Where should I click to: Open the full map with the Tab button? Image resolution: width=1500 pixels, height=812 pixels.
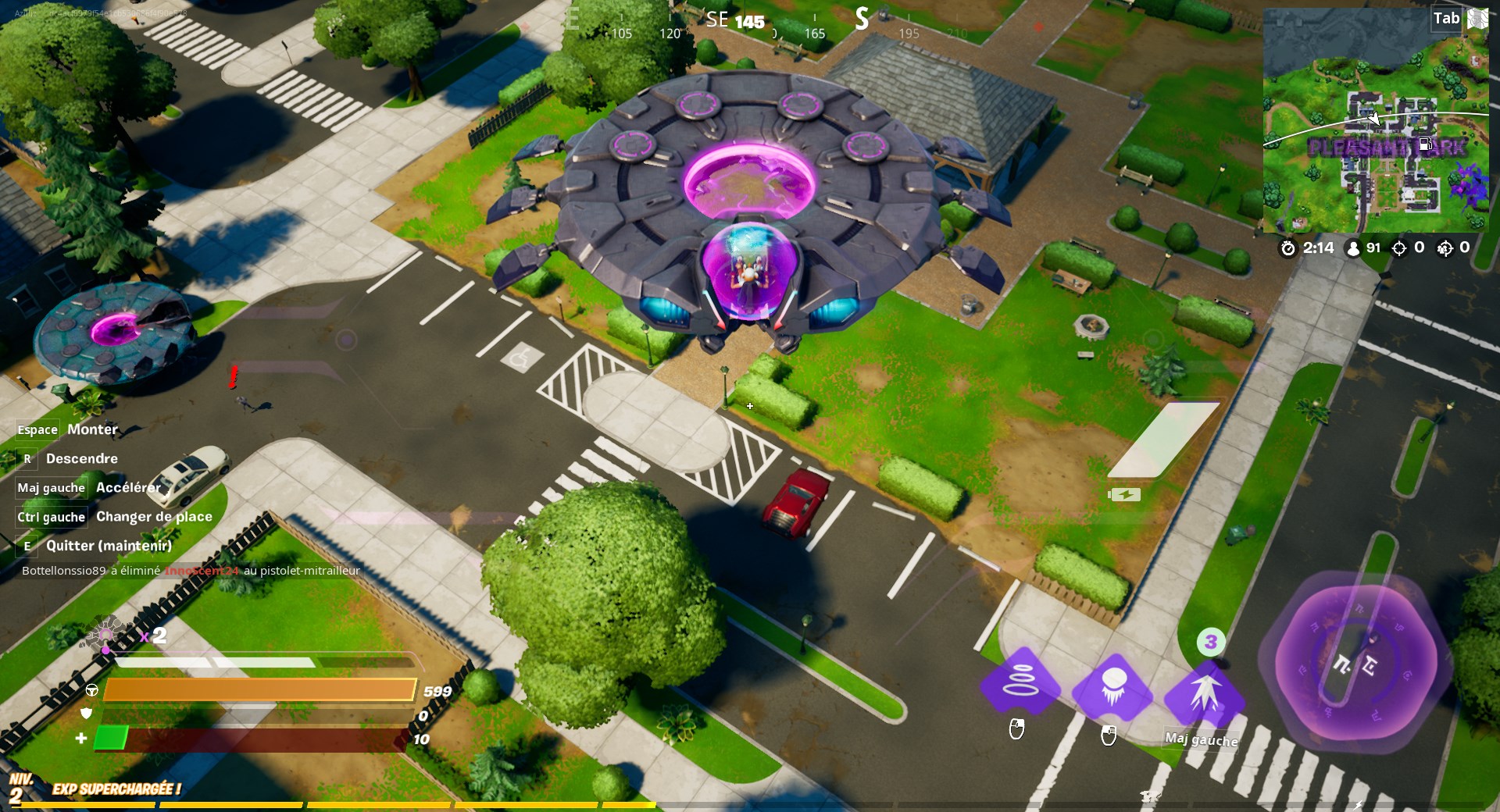pyautogui.click(x=1446, y=17)
